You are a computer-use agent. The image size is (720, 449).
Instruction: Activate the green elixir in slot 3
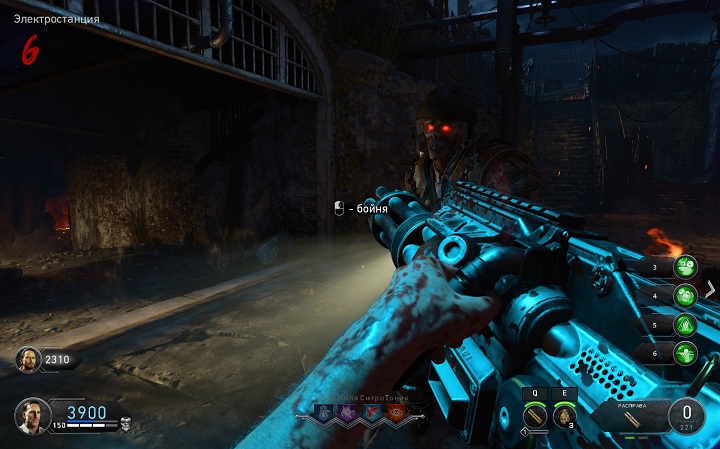point(685,267)
